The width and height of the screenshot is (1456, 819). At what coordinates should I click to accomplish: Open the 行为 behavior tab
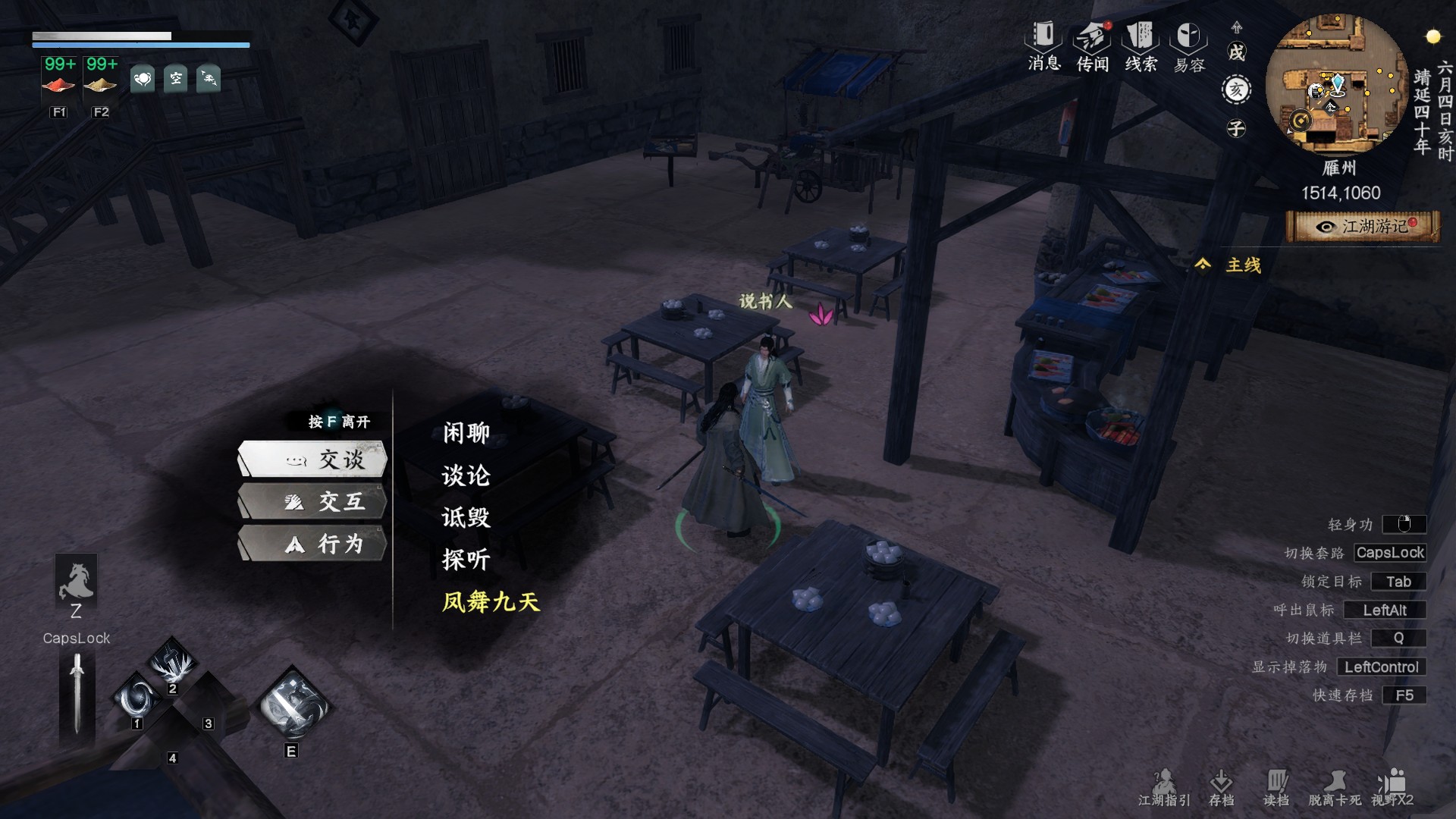pos(313,544)
